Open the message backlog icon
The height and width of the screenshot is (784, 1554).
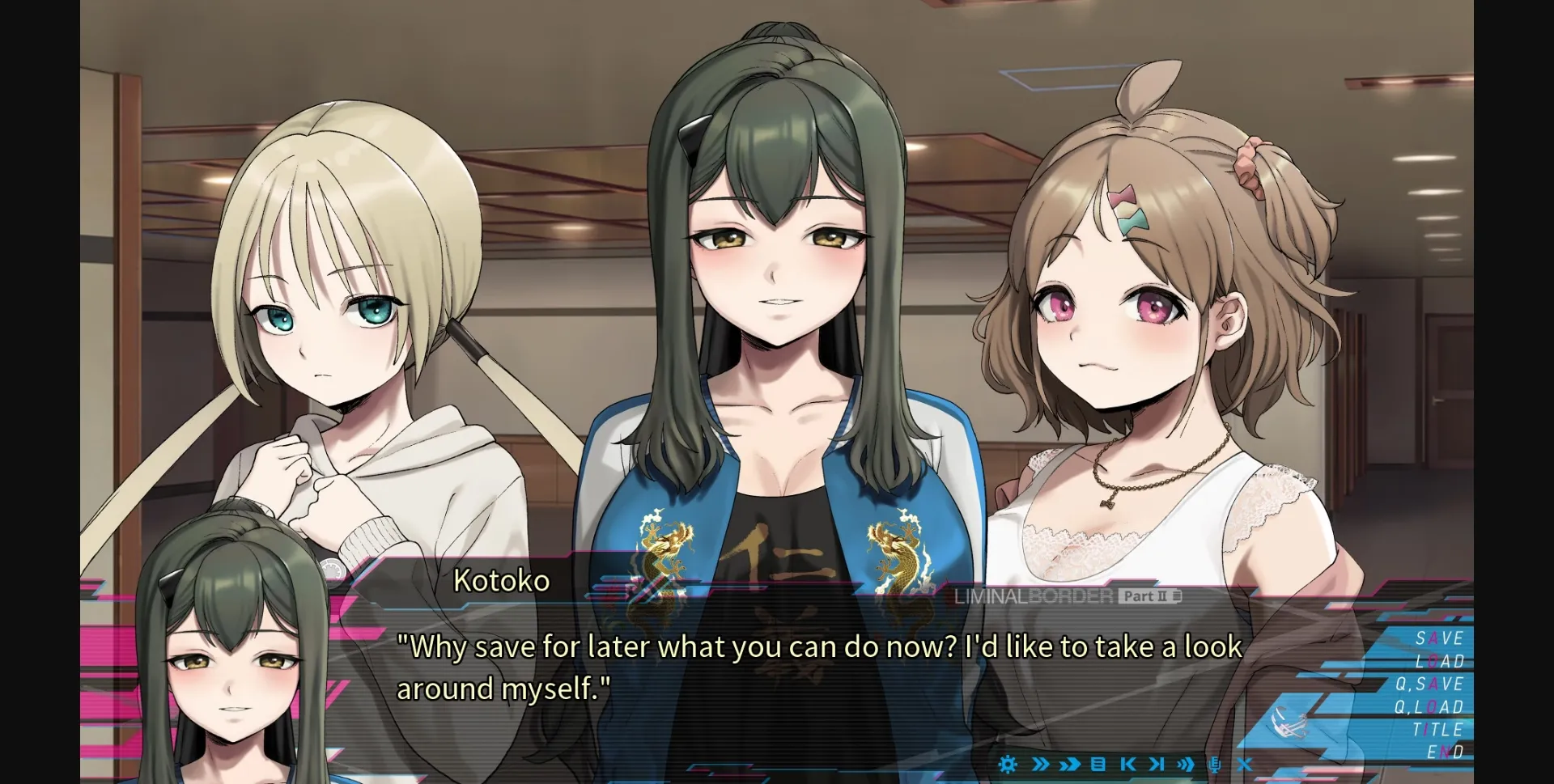(x=1098, y=764)
